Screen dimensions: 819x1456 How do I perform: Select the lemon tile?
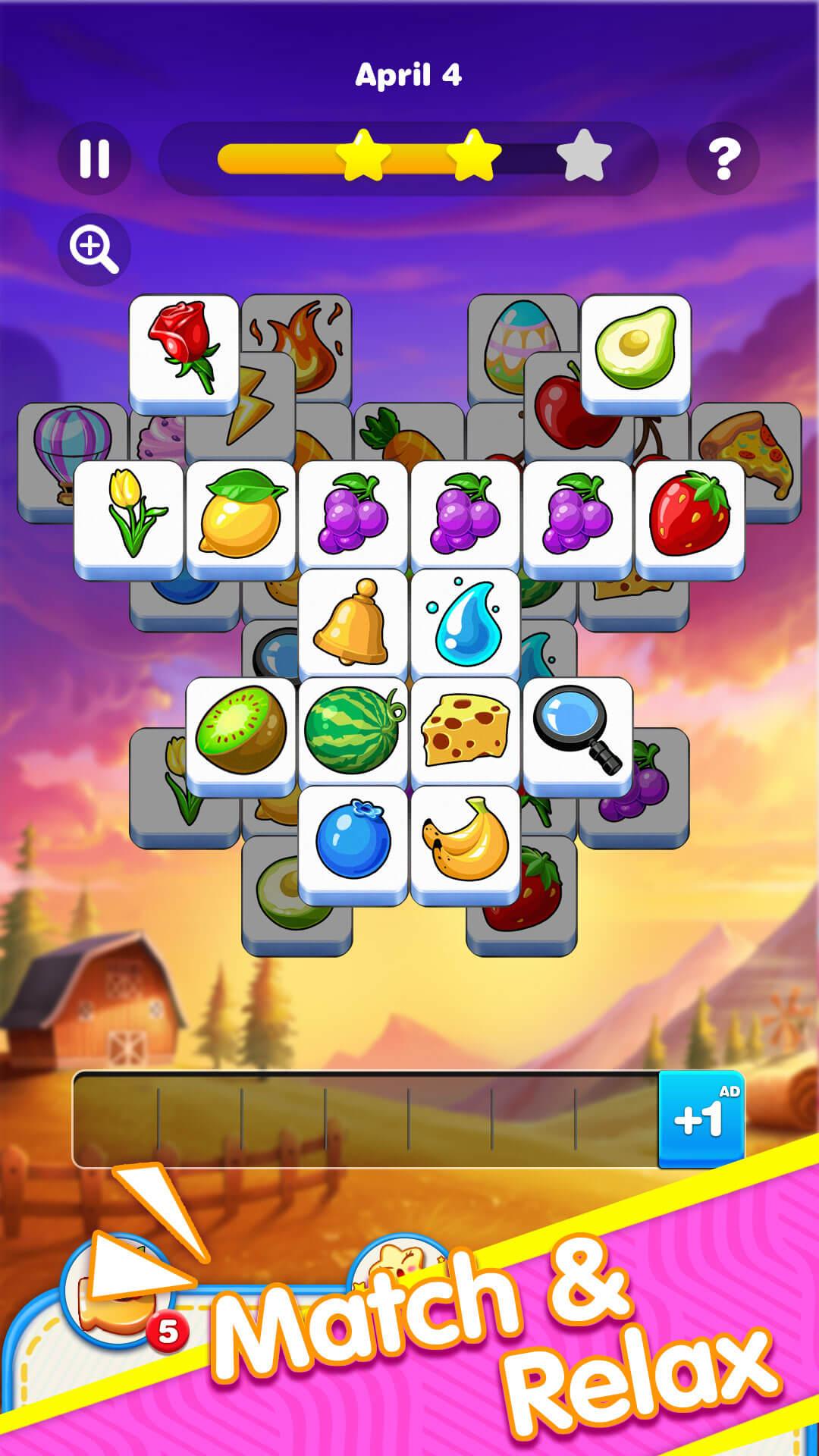[240, 516]
